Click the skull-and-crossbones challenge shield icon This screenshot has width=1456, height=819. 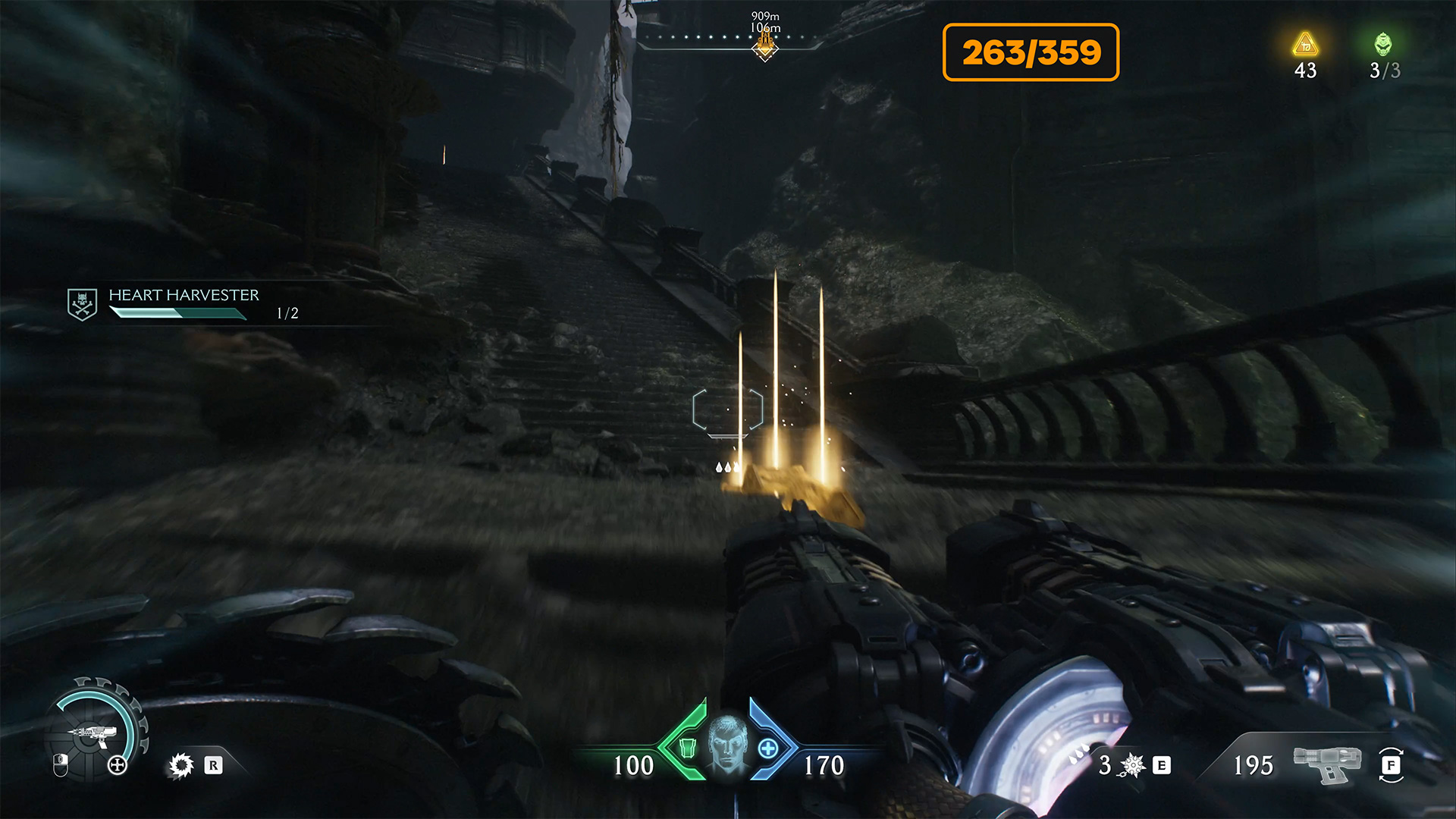[82, 304]
